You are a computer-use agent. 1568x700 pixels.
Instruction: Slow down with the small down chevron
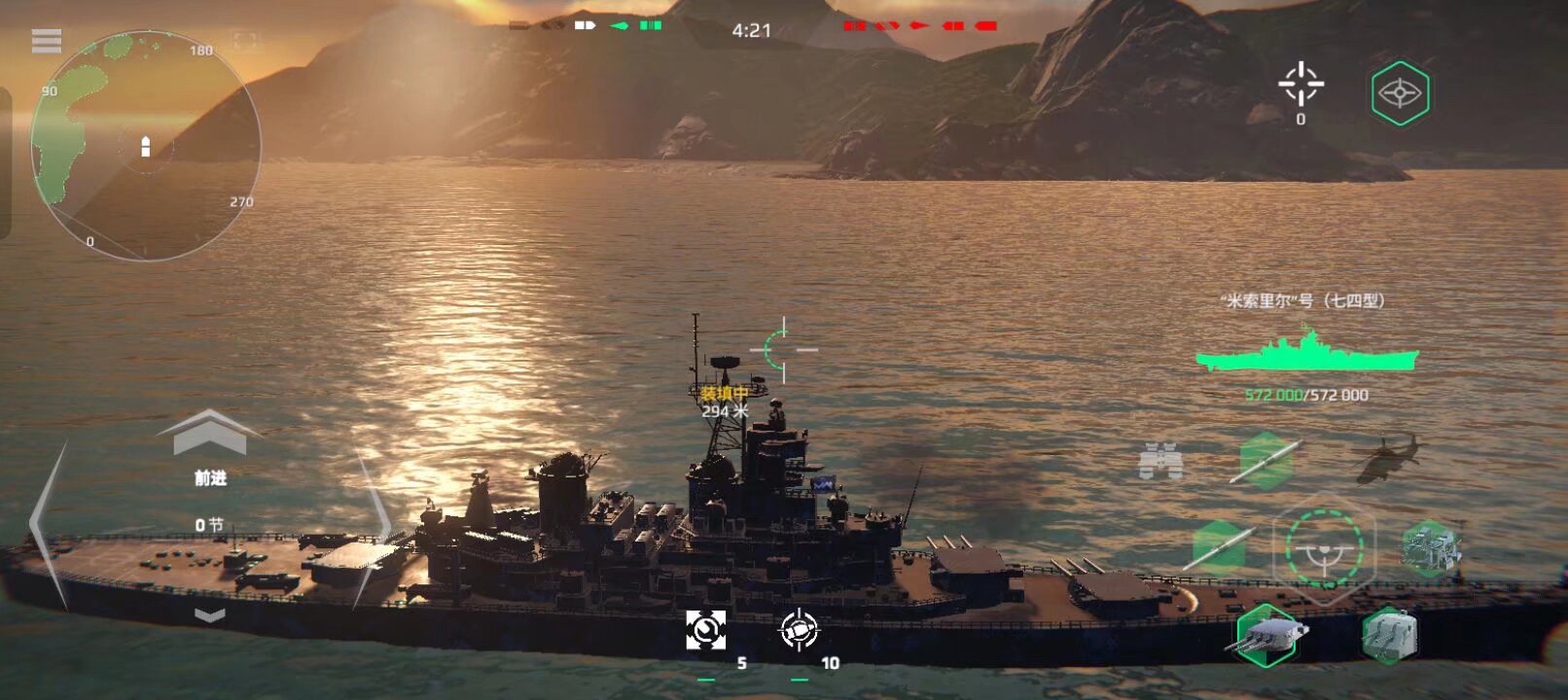click(210, 614)
